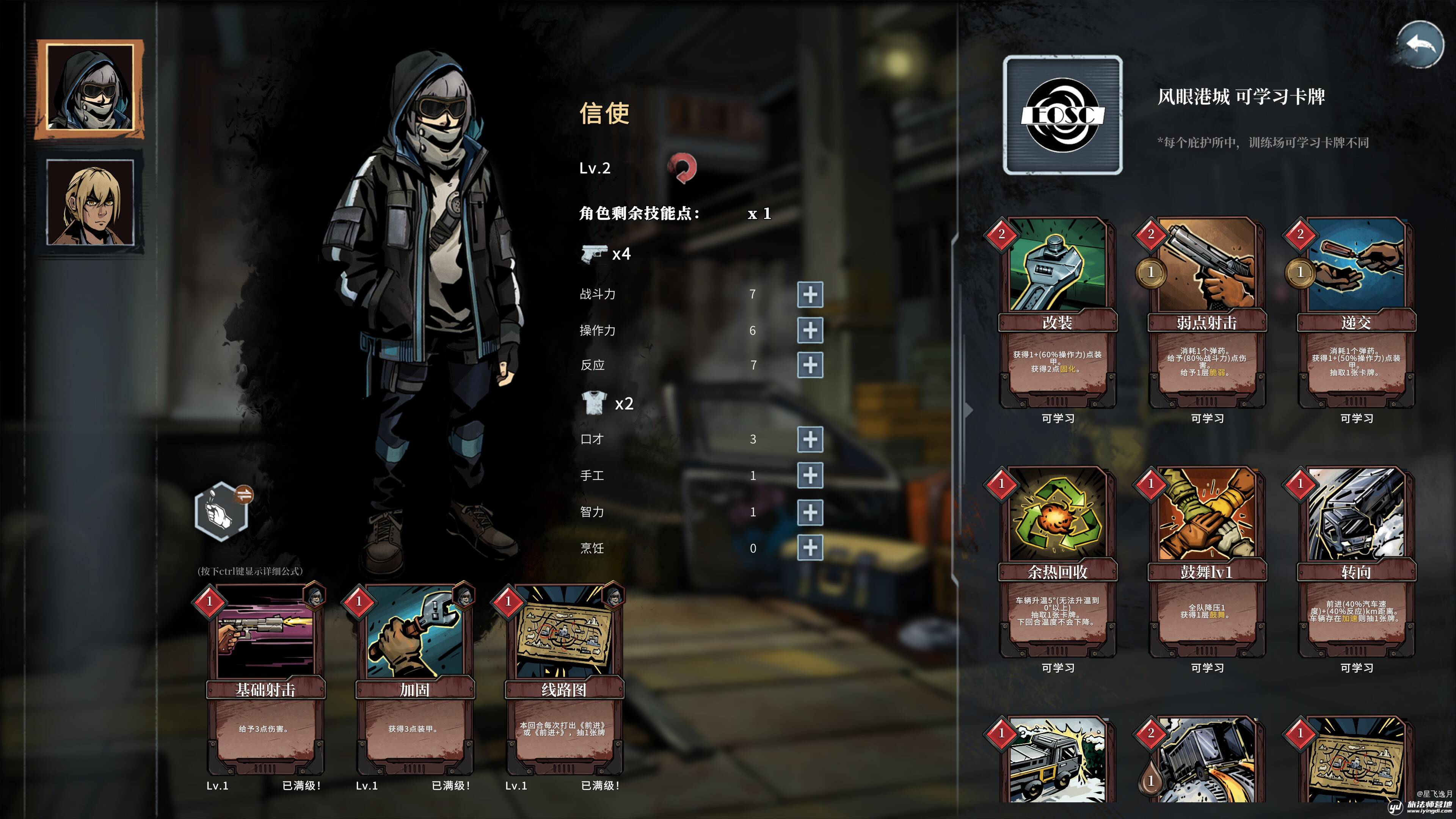Select the 弱点射击 learnable card
This screenshot has width=1456, height=819.
click(x=1207, y=314)
